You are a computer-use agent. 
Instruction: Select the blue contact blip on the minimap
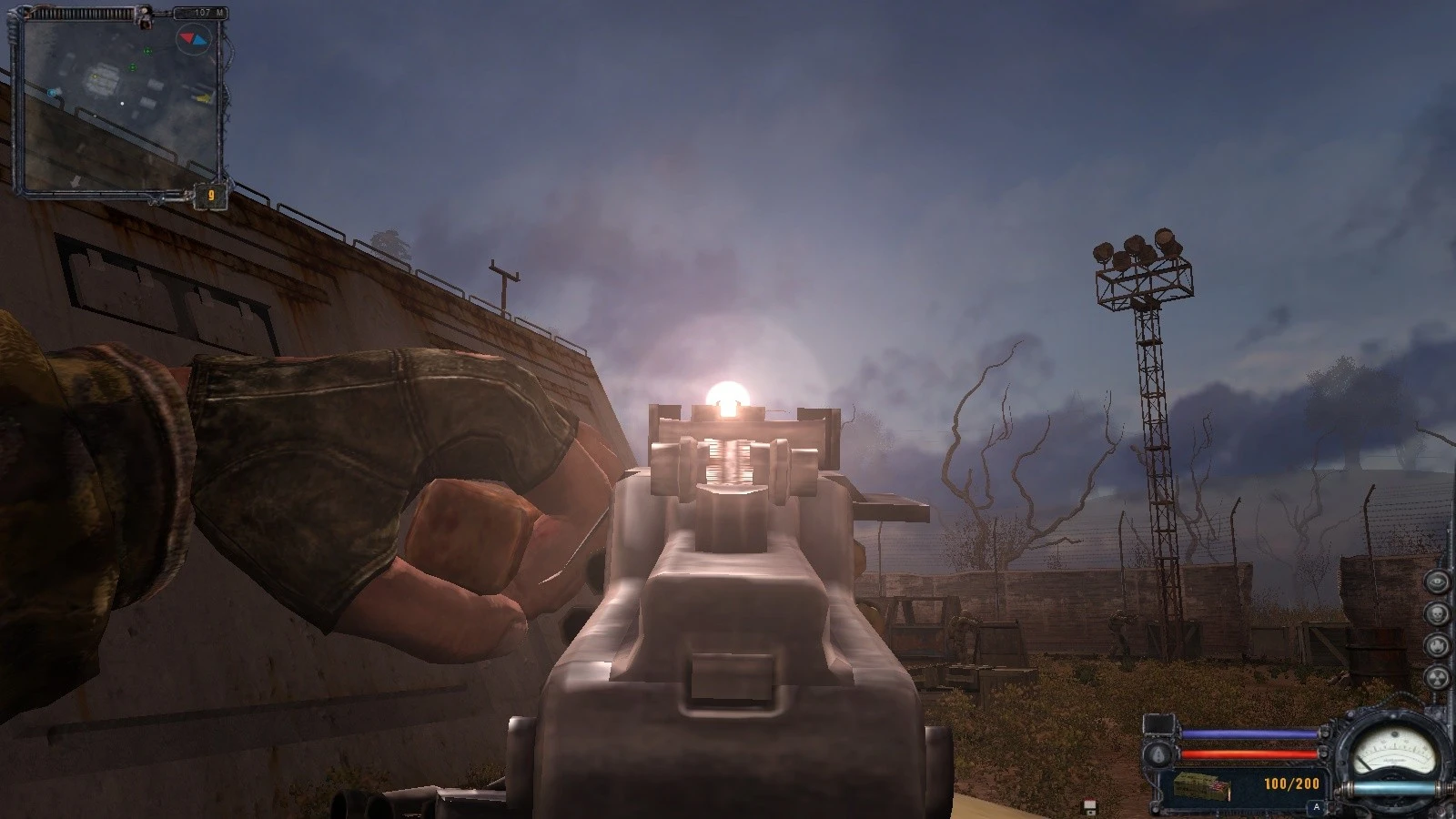coord(52,93)
